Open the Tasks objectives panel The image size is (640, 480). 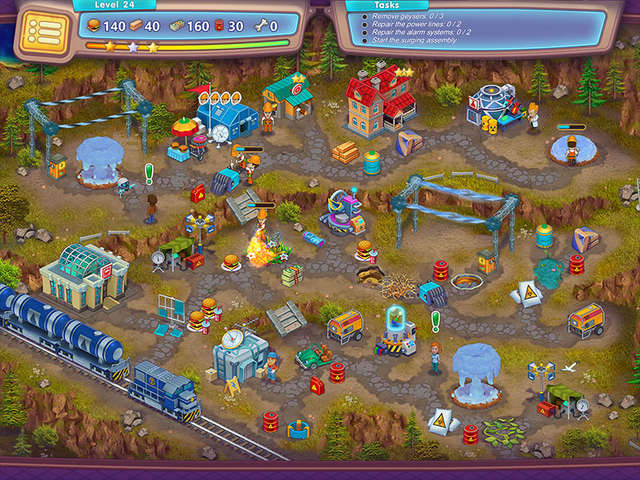(x=470, y=24)
